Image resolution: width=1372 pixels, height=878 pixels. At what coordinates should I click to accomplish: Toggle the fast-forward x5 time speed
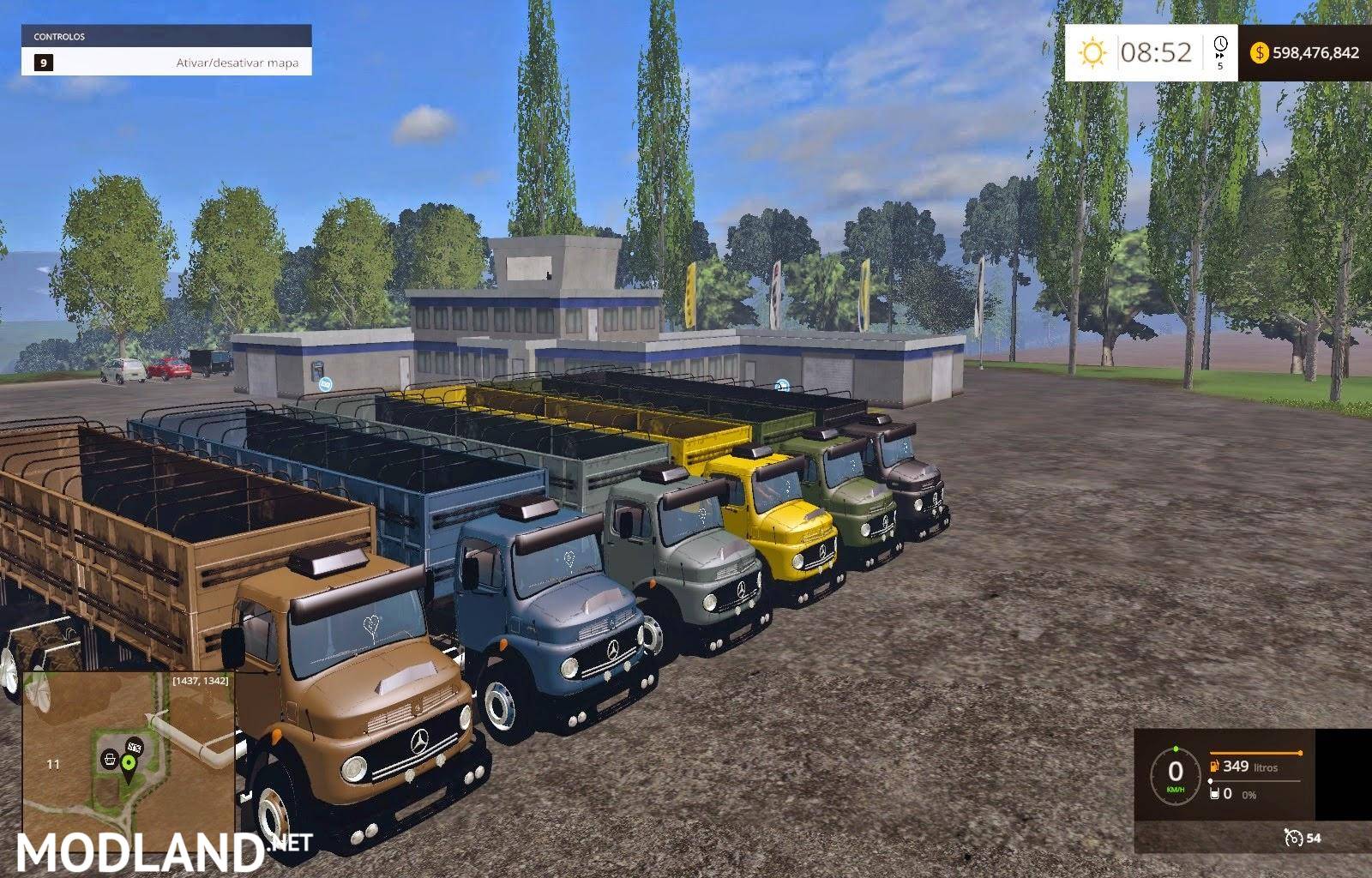[1219, 60]
